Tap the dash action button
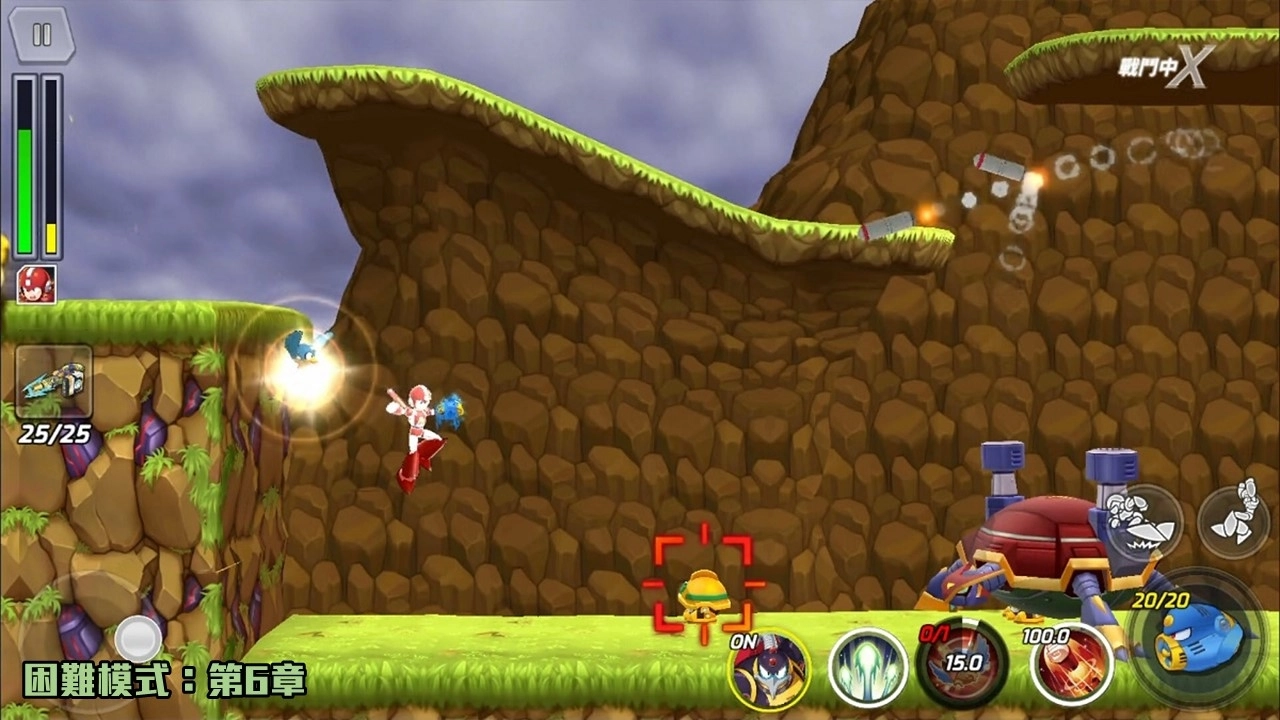Image resolution: width=1280 pixels, height=720 pixels. (1145, 522)
